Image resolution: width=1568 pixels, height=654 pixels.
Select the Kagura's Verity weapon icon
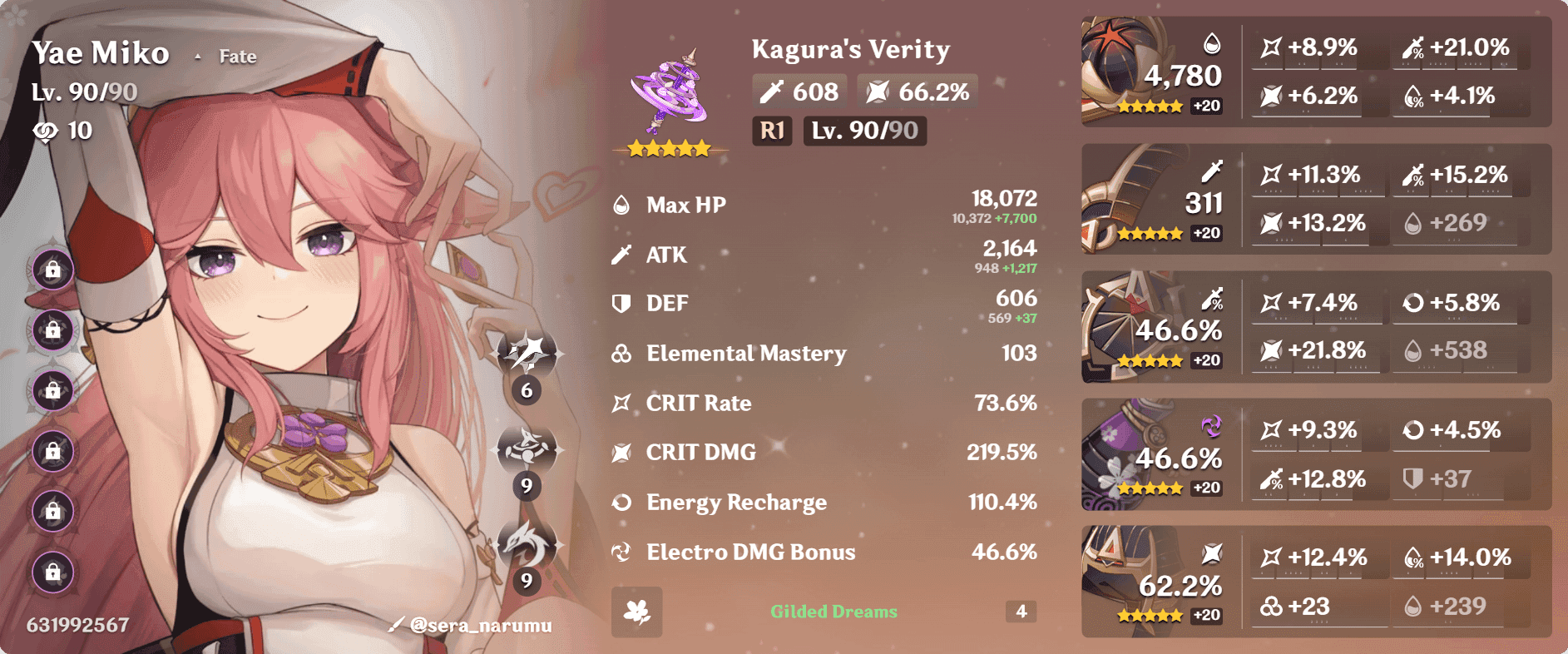pos(670,93)
